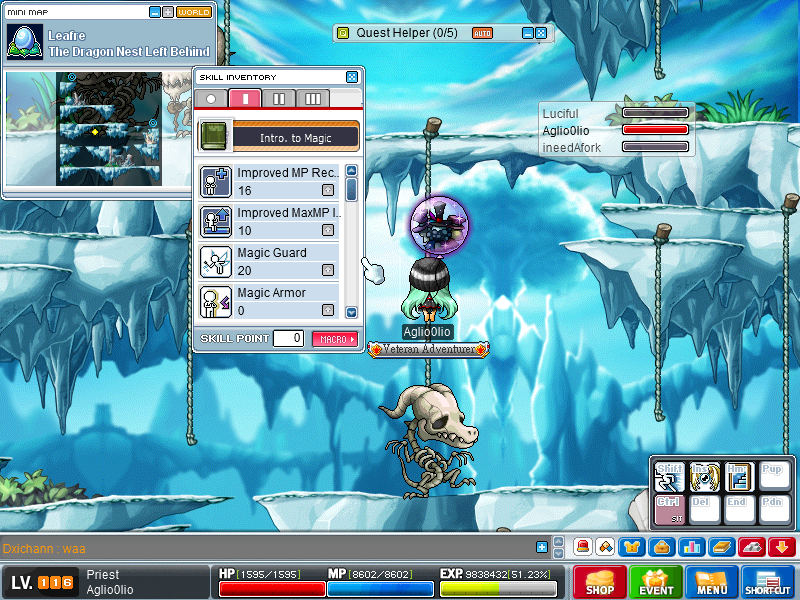Open the equipment shirt icon button
Screen dimensions: 800x600
tap(632, 547)
